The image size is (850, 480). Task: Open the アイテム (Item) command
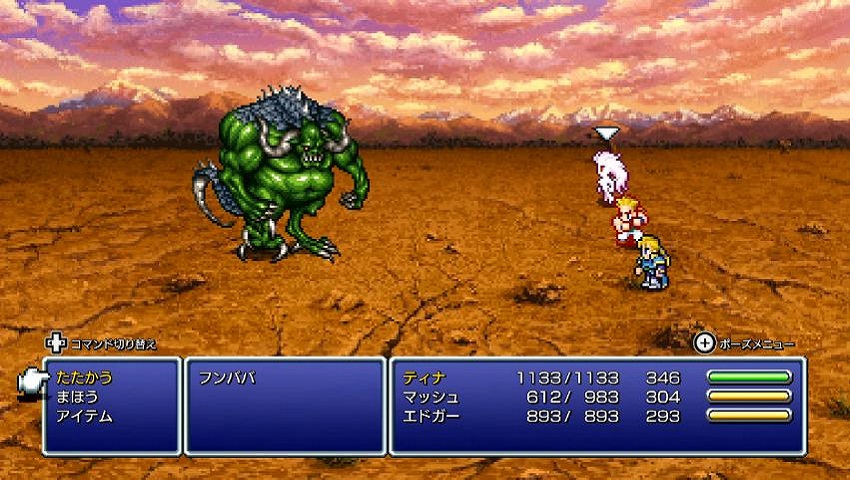click(x=84, y=416)
